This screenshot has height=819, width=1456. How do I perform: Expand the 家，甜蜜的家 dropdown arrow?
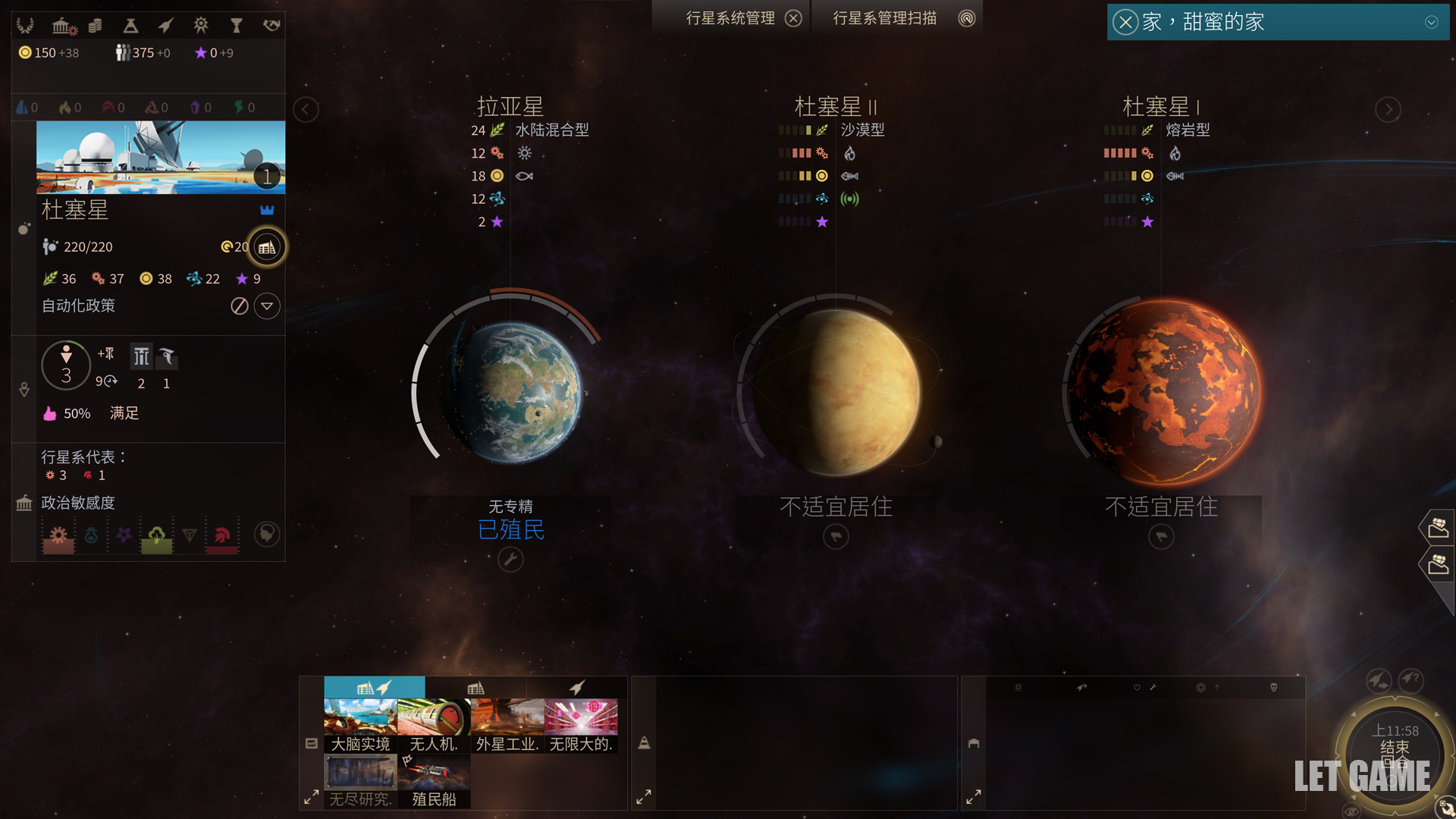[1431, 22]
